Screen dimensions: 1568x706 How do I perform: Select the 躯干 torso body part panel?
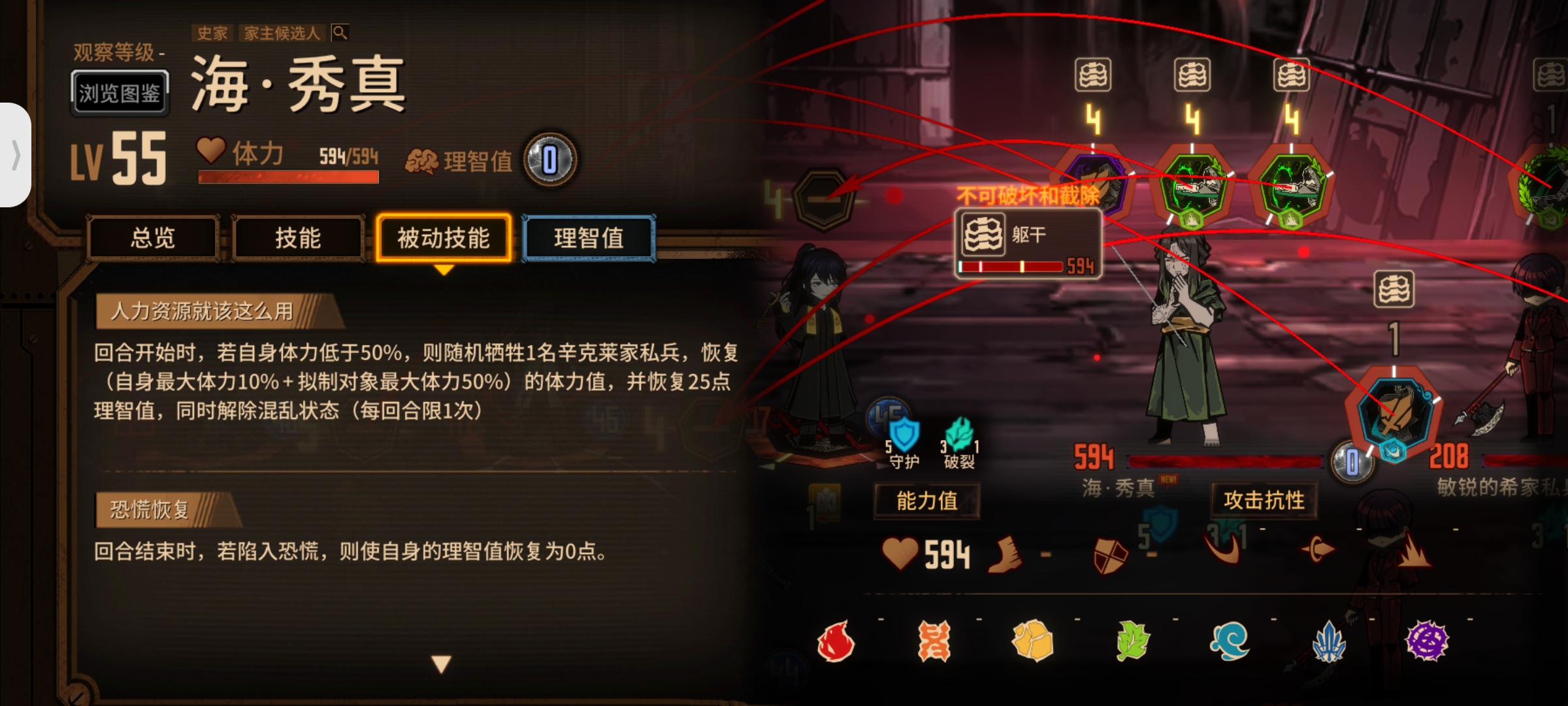pyautogui.click(x=1028, y=244)
